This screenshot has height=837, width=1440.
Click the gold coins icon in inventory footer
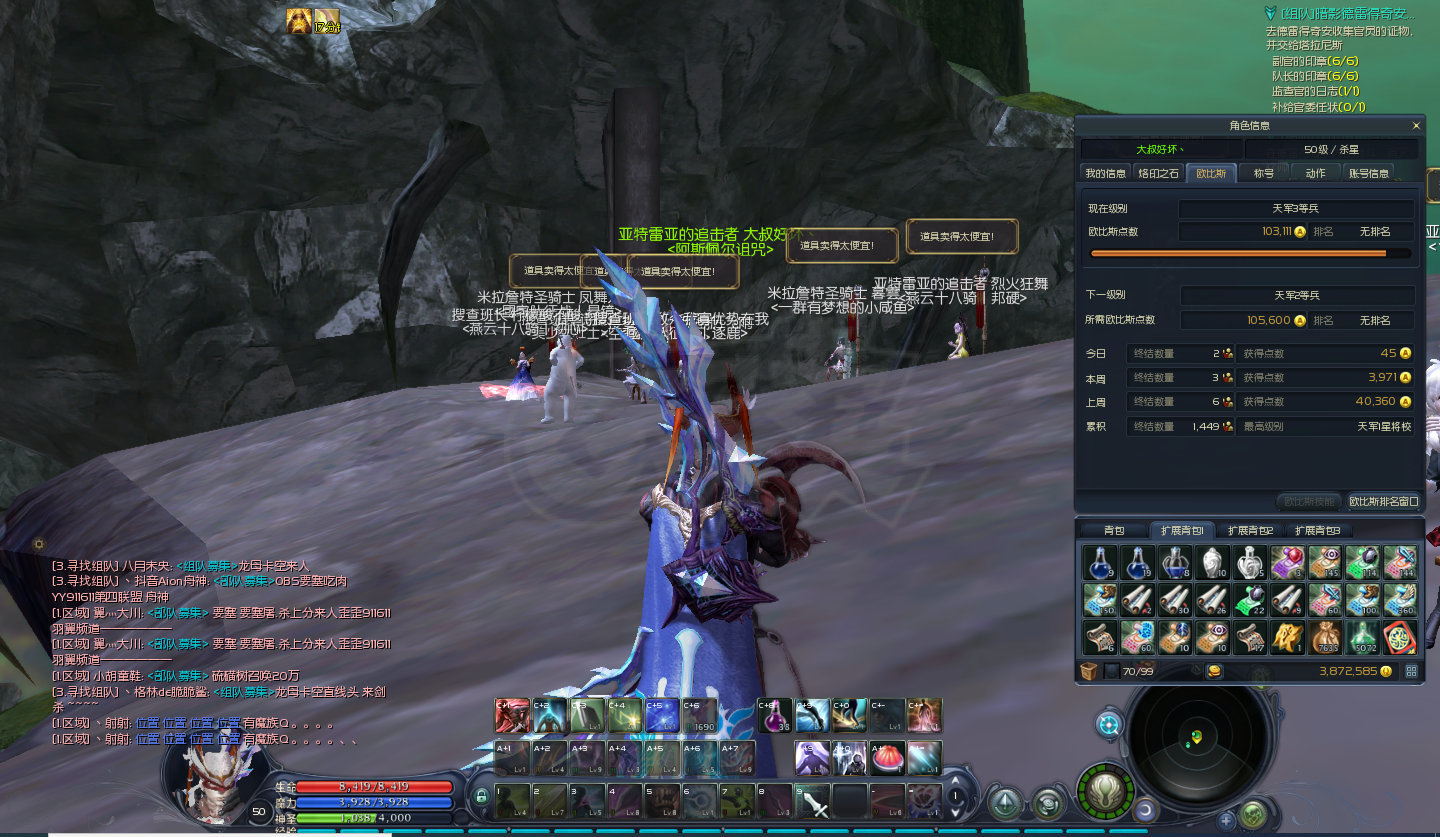[1215, 671]
